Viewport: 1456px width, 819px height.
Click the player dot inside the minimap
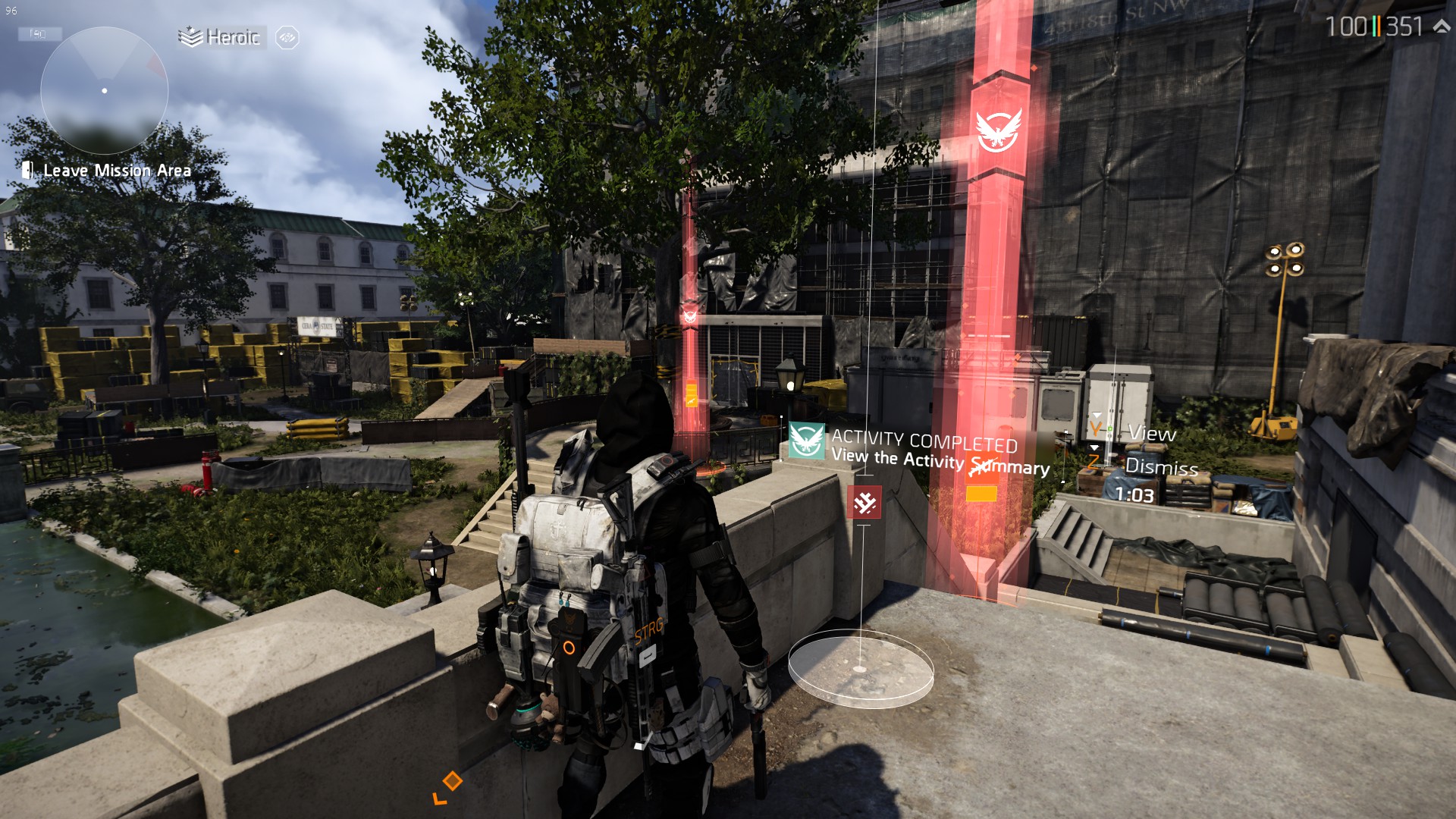[103, 90]
